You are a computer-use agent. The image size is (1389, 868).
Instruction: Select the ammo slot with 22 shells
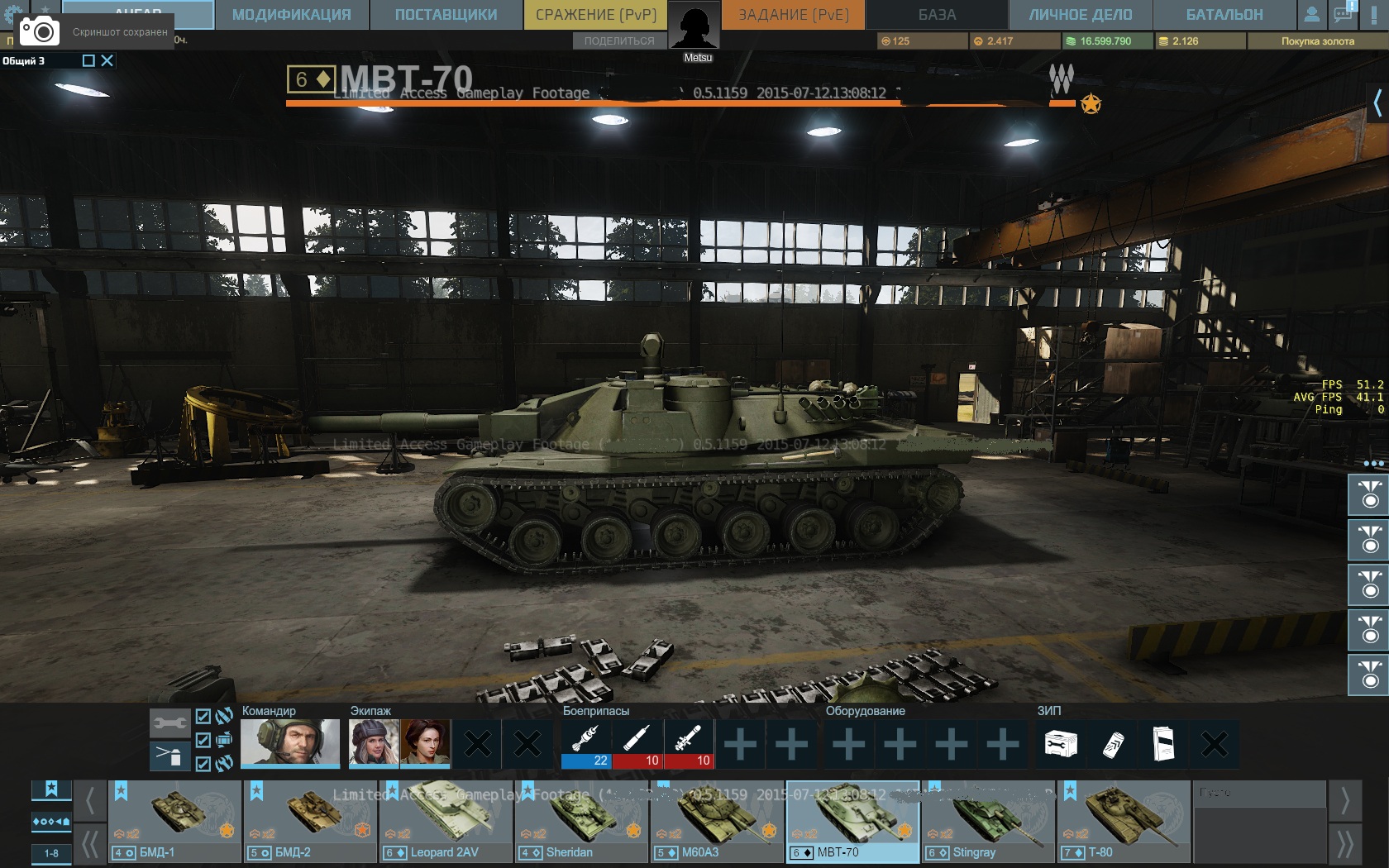[586, 743]
